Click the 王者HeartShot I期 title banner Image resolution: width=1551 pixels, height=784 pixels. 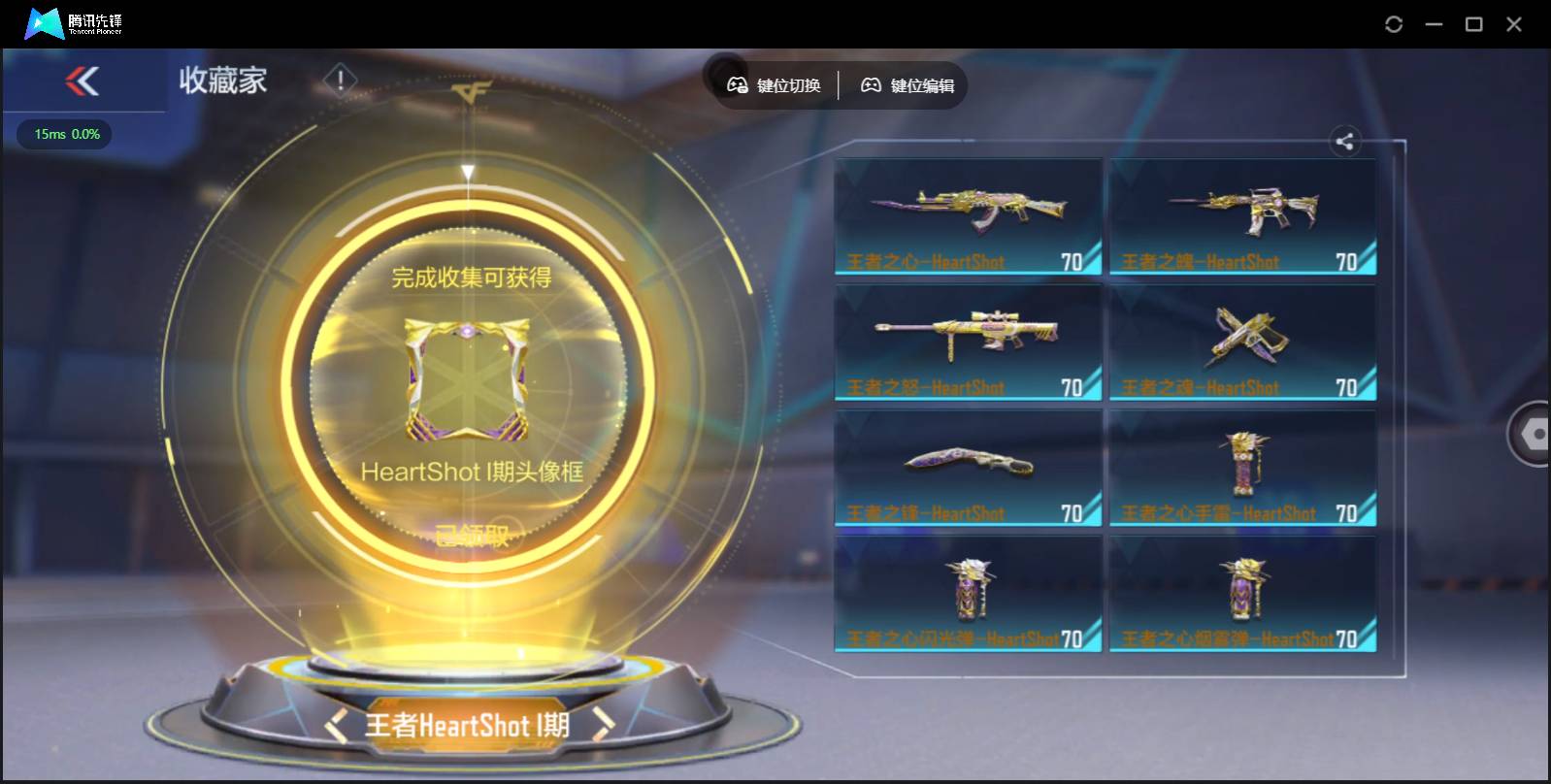(469, 725)
